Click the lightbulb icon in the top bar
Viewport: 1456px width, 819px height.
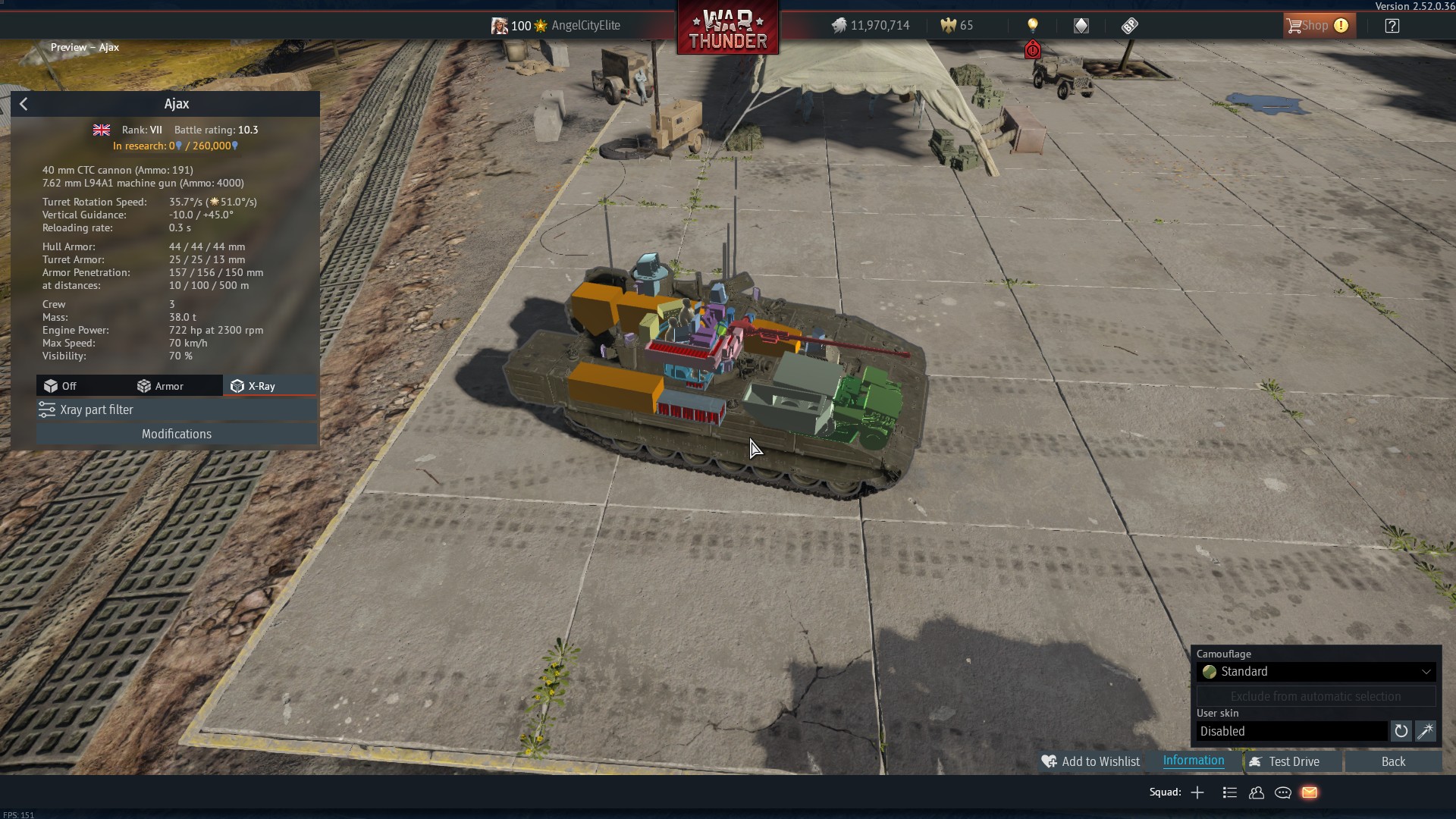1032,26
